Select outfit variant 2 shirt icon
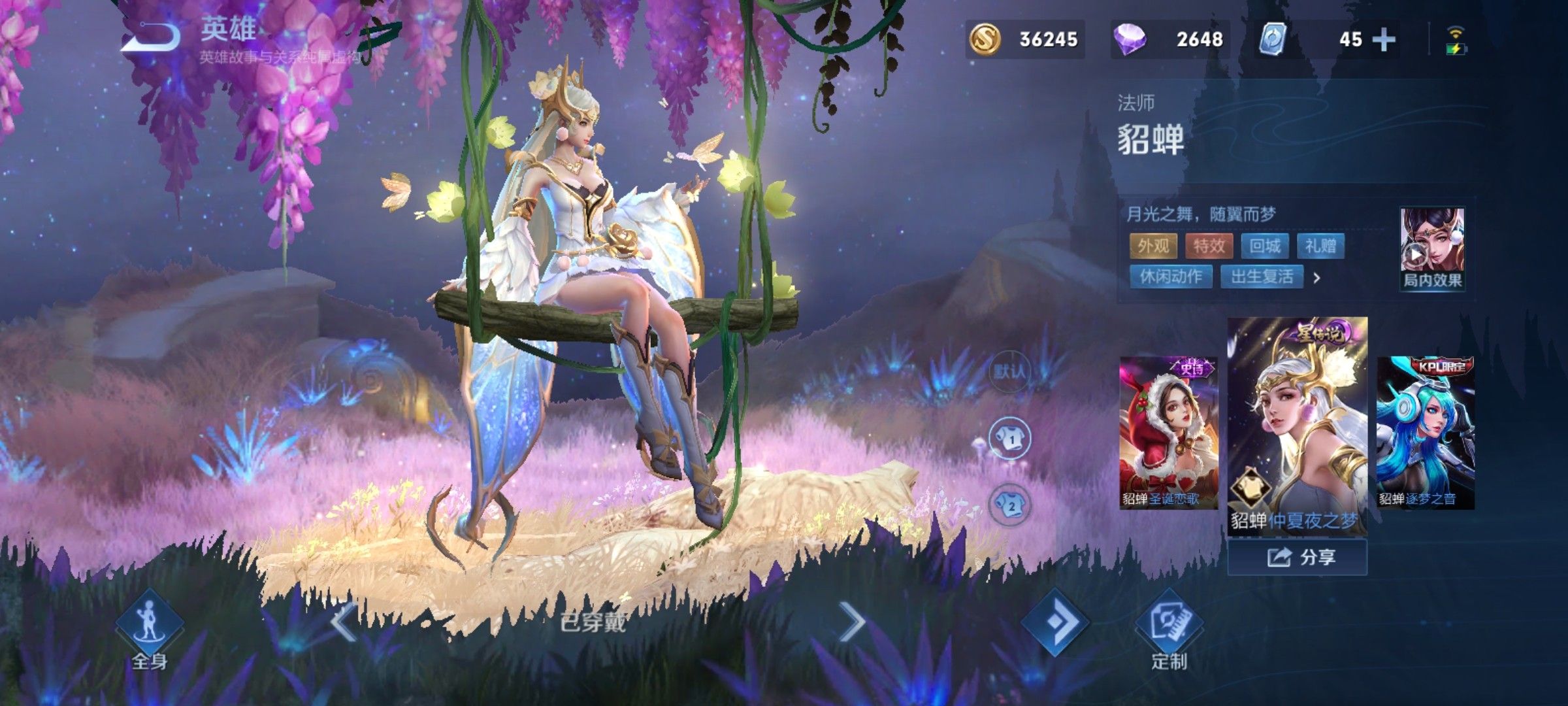Screen dimensions: 1568x706 1010,505
